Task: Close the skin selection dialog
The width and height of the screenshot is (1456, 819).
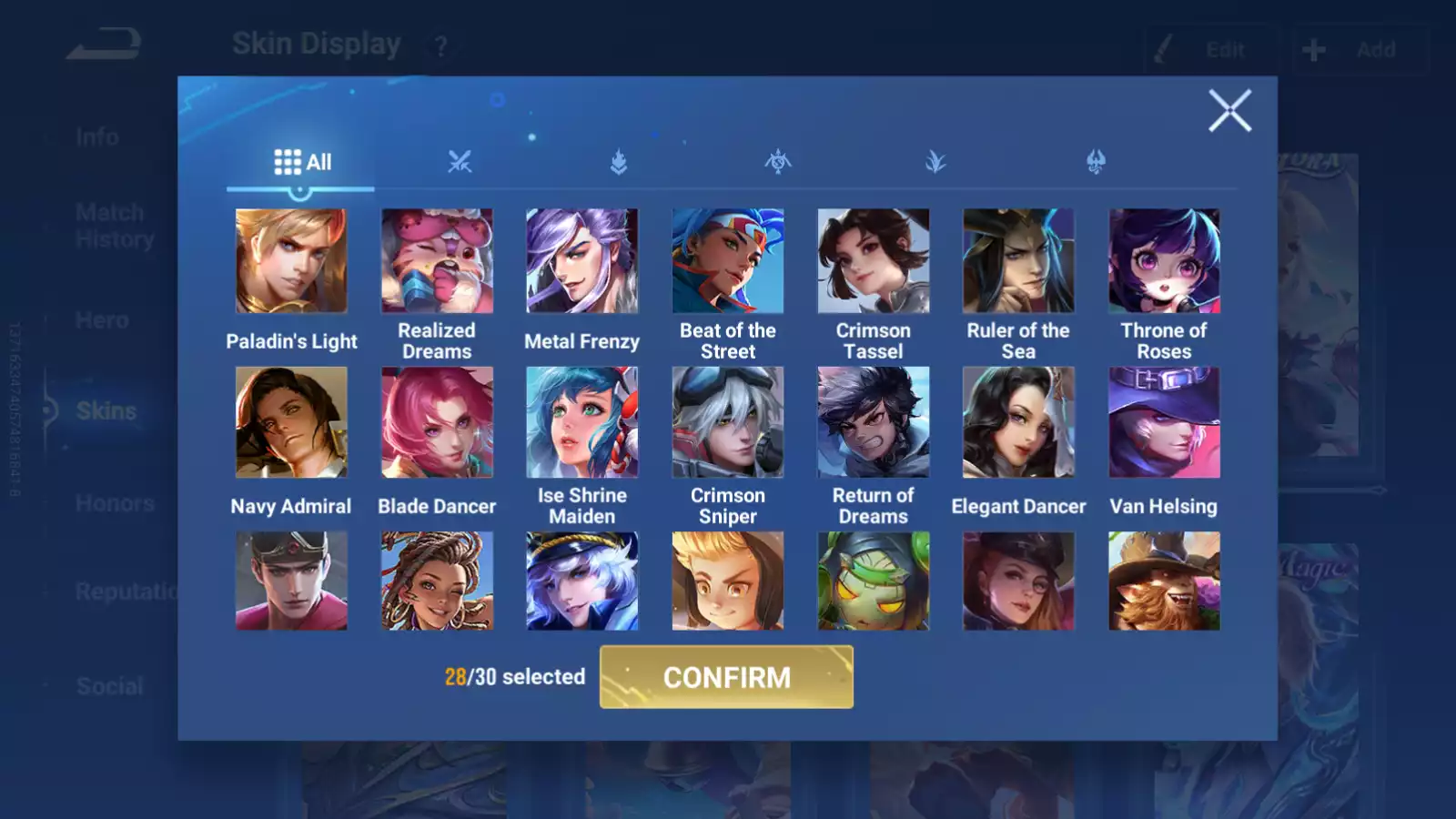Action: [1229, 111]
